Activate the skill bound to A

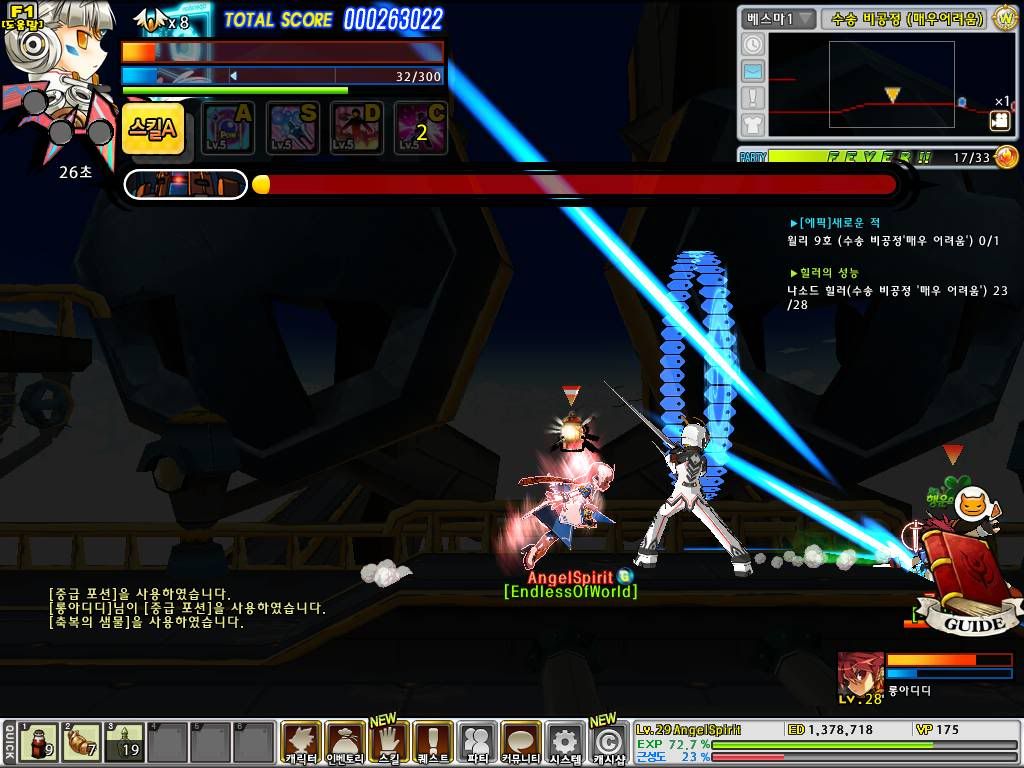click(229, 129)
